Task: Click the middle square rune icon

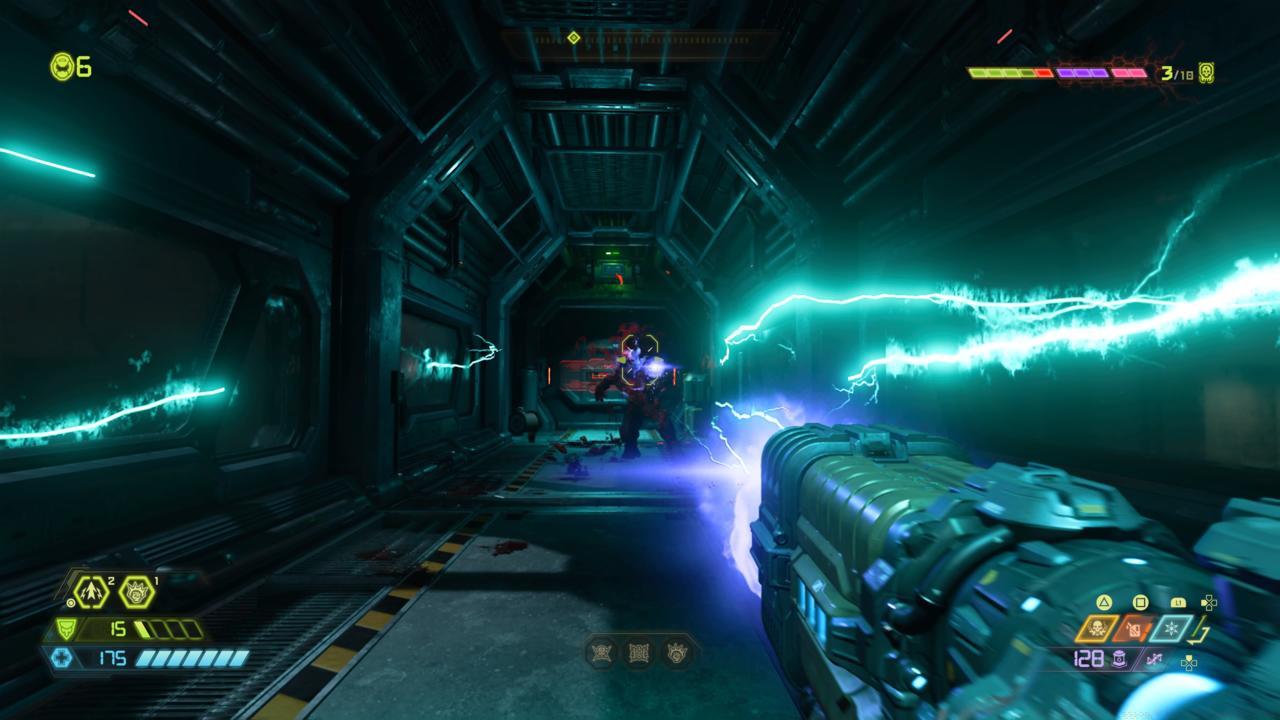Action: [x=639, y=653]
